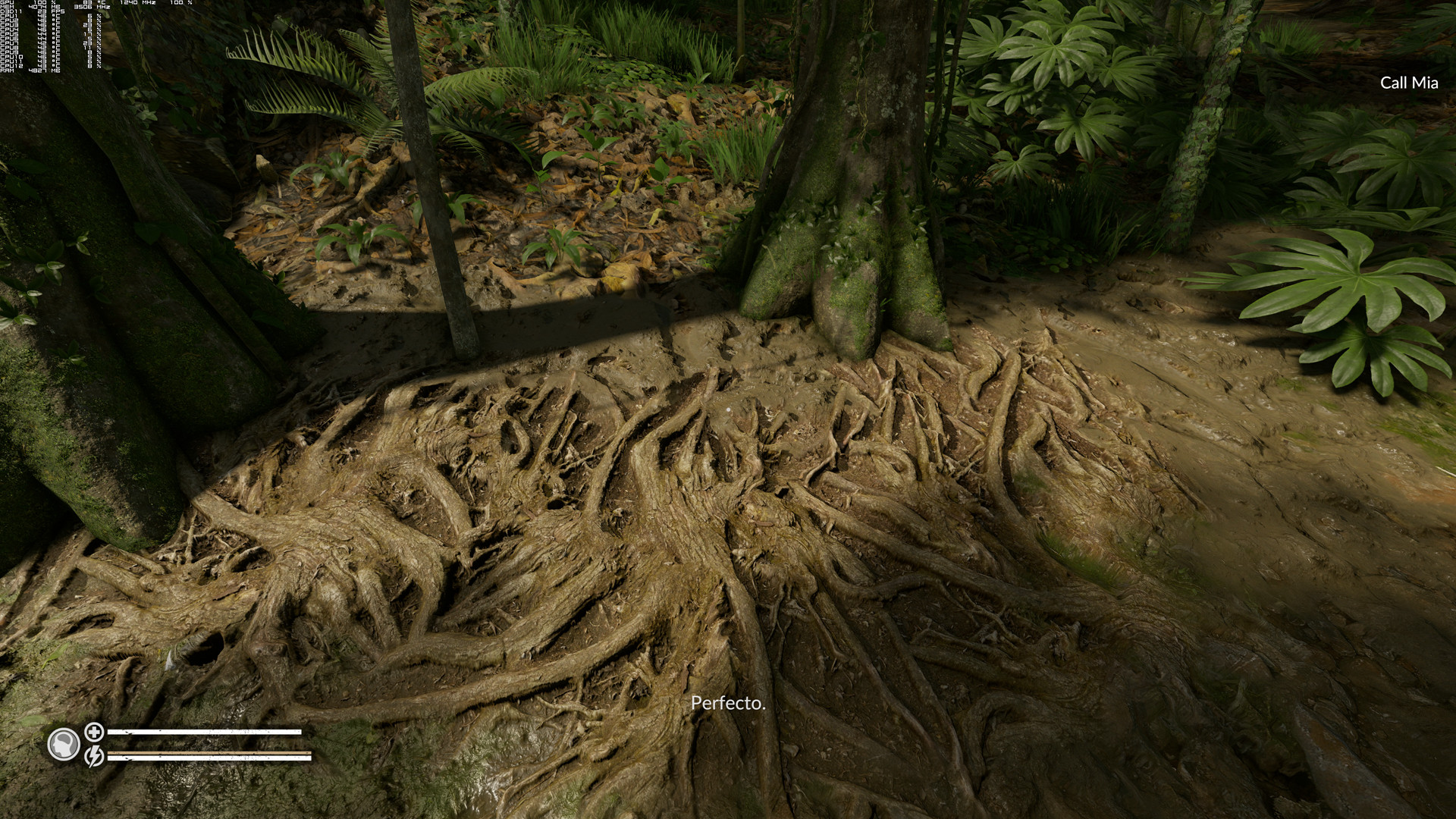Image resolution: width=1456 pixels, height=819 pixels.
Task: Select the Call Mia objective tracker
Action: pyautogui.click(x=1408, y=83)
